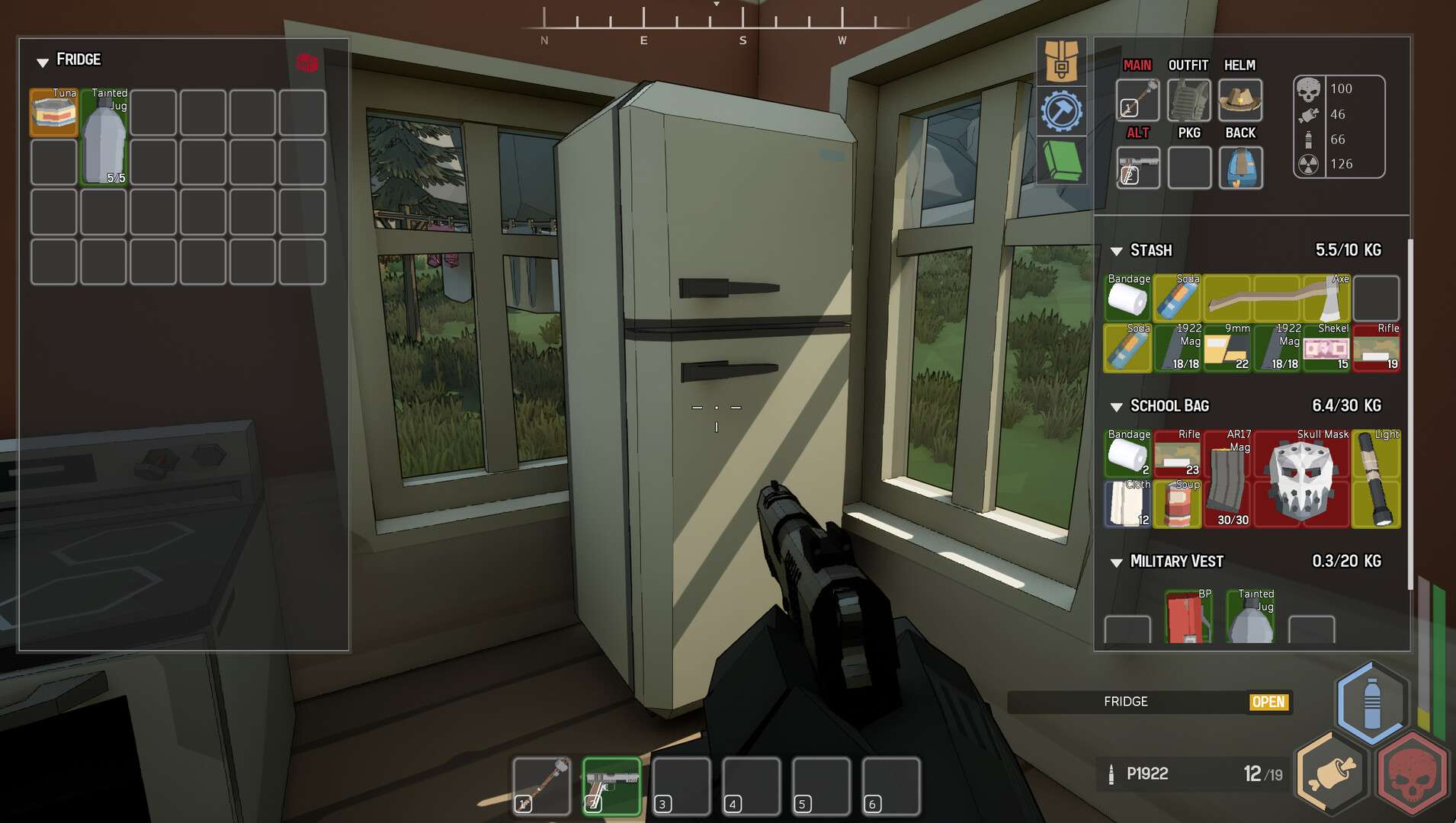Select the ALT pistol equipment slot
This screenshot has height=823, width=1456.
click(x=1137, y=167)
